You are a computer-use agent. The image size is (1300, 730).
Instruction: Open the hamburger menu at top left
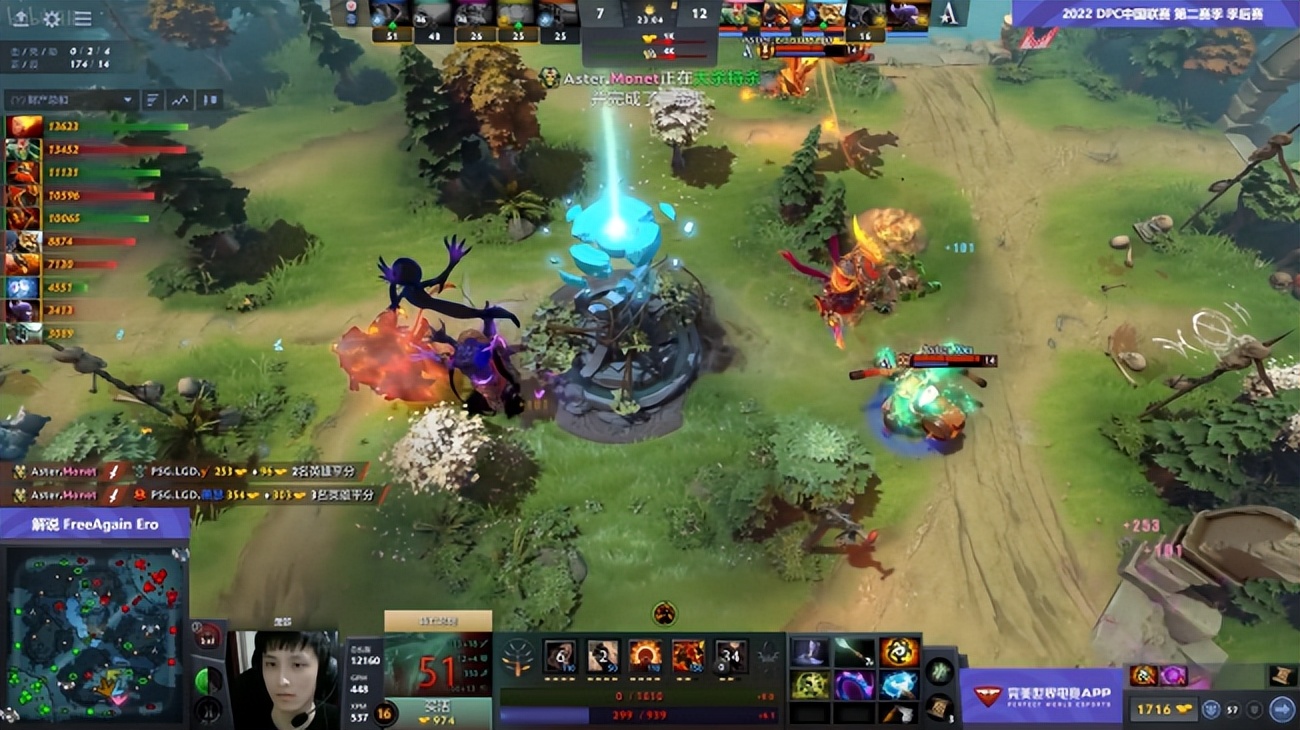pos(82,18)
